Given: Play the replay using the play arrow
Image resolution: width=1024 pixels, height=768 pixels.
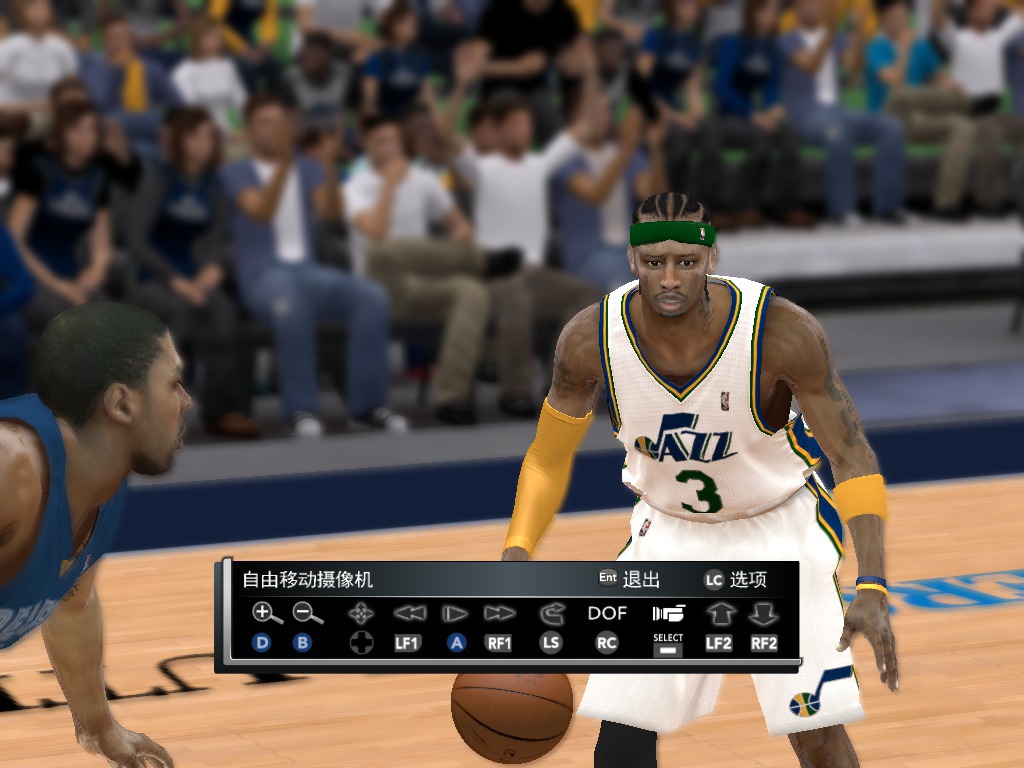Looking at the screenshot, I should point(456,613).
